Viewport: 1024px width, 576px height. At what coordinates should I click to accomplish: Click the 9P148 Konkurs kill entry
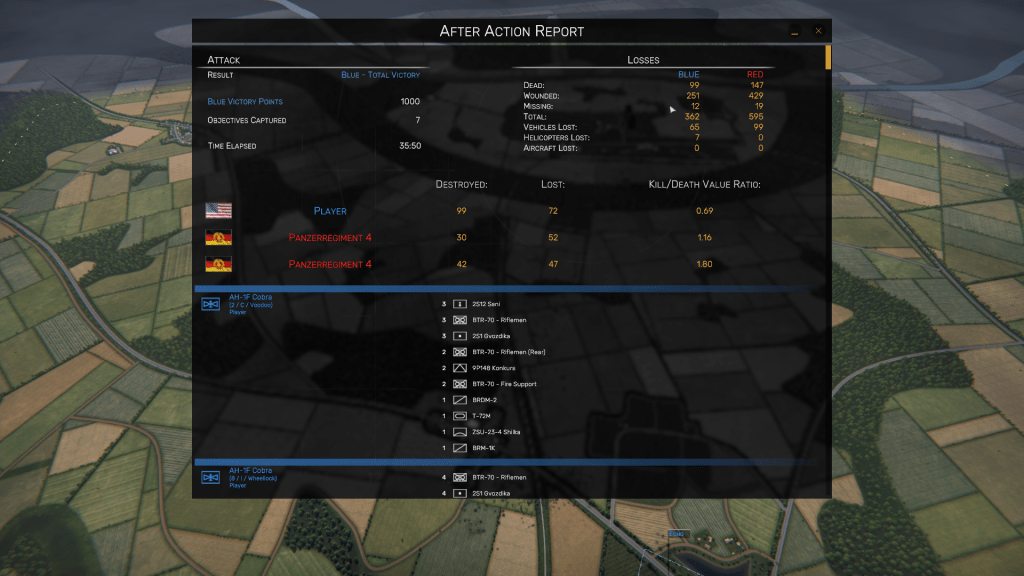pos(495,368)
